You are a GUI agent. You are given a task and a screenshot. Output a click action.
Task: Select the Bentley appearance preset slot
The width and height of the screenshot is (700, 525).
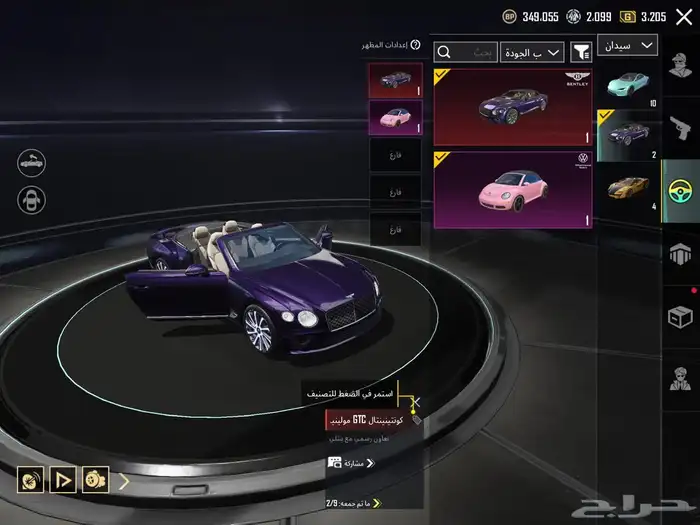coord(395,80)
